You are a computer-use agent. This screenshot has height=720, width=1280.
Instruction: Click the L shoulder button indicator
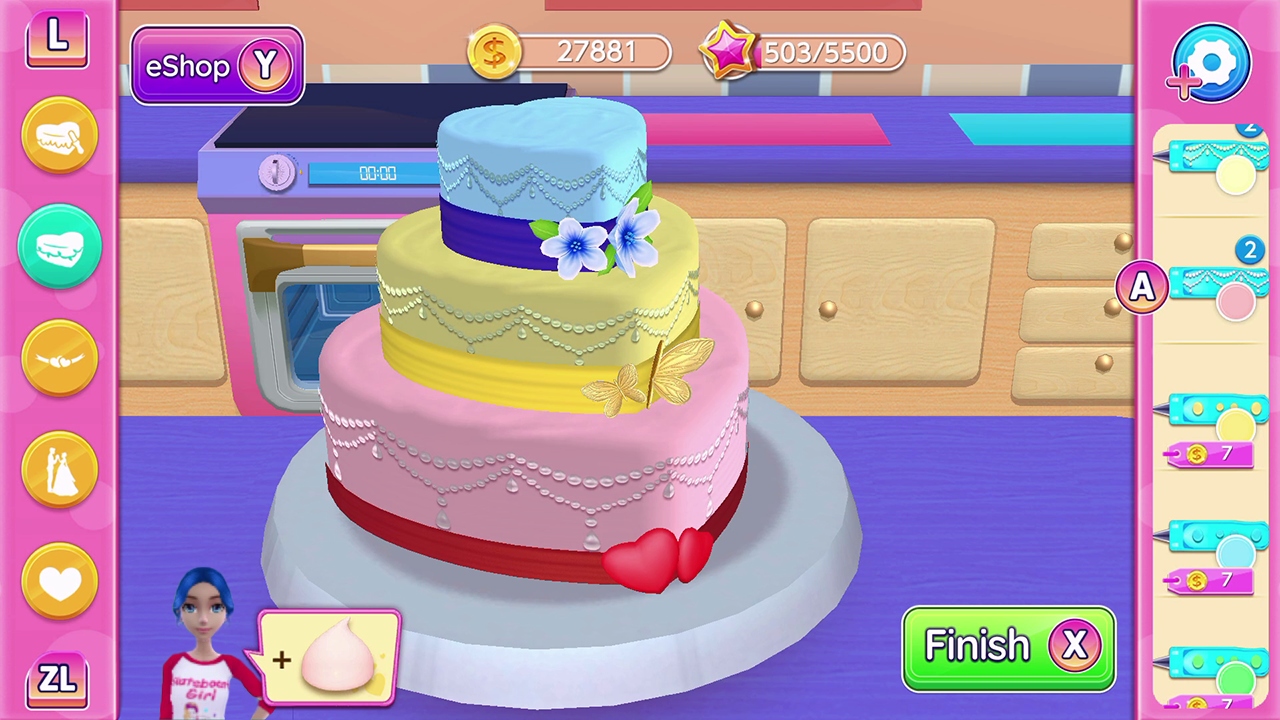pos(57,37)
